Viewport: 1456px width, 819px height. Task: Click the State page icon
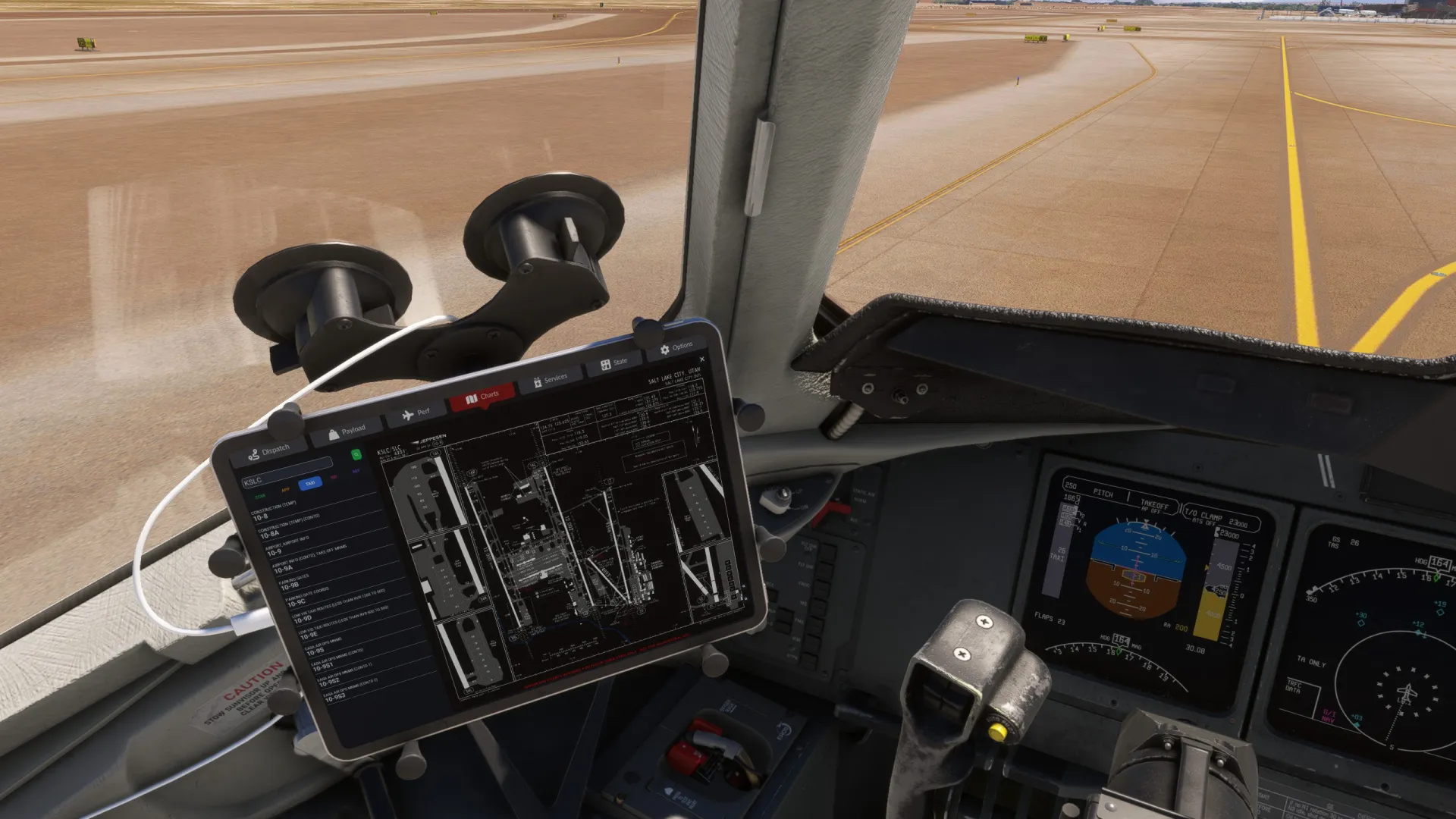click(x=604, y=364)
